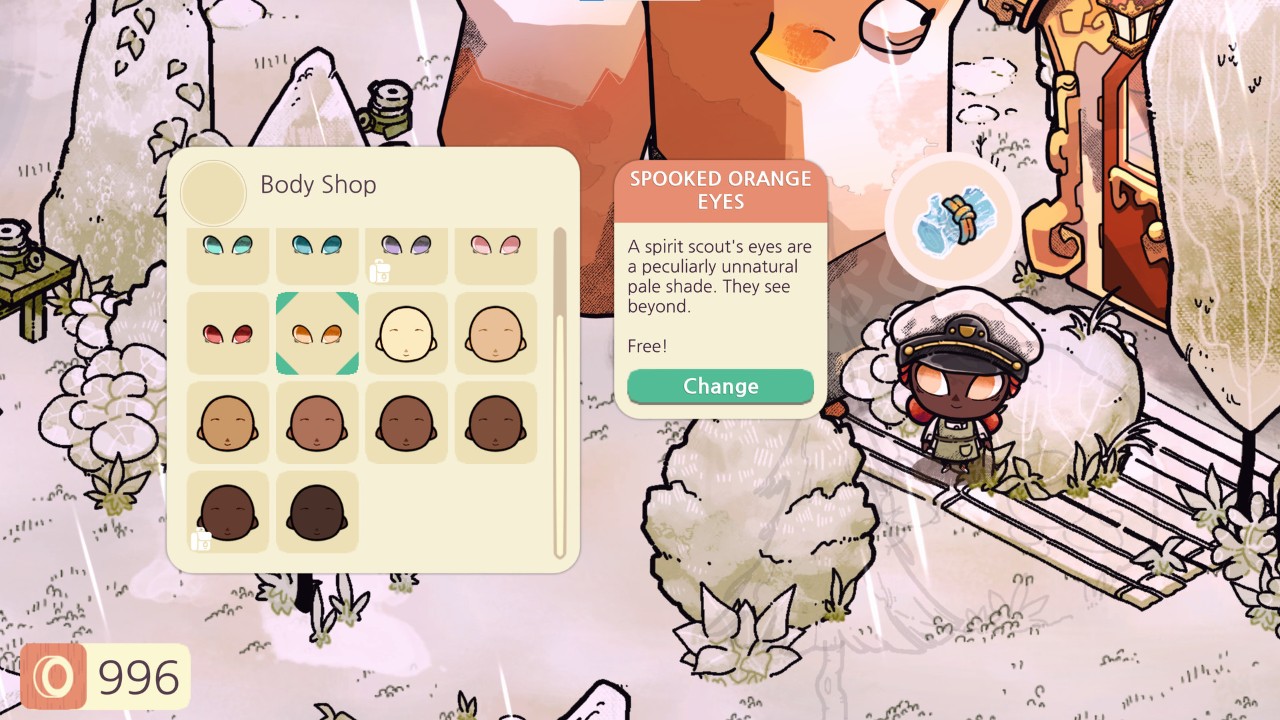Select the palest cream skin tone head
1280x720 pixels.
(x=406, y=333)
